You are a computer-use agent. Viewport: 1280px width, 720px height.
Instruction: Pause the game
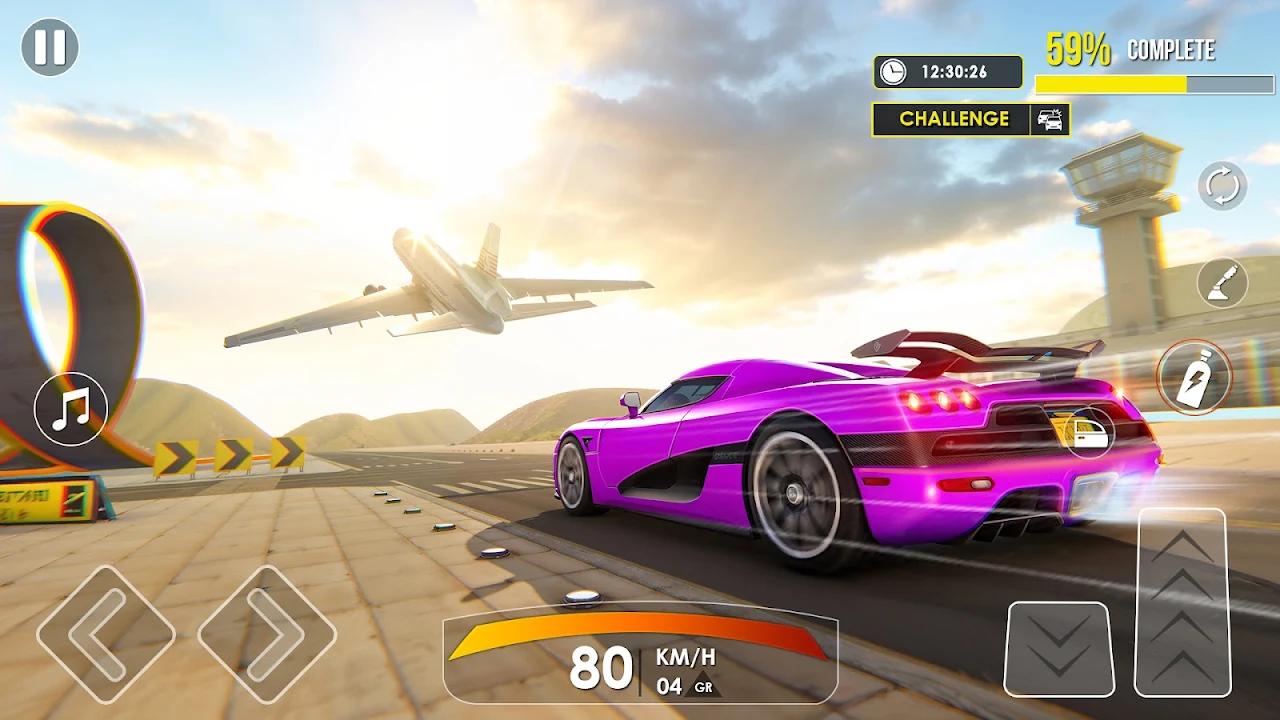click(50, 47)
